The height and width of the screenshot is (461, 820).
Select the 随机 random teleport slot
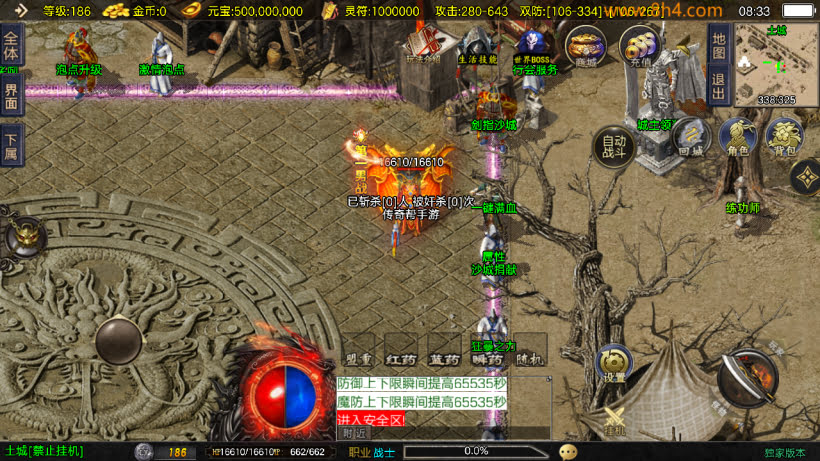pyautogui.click(x=531, y=349)
